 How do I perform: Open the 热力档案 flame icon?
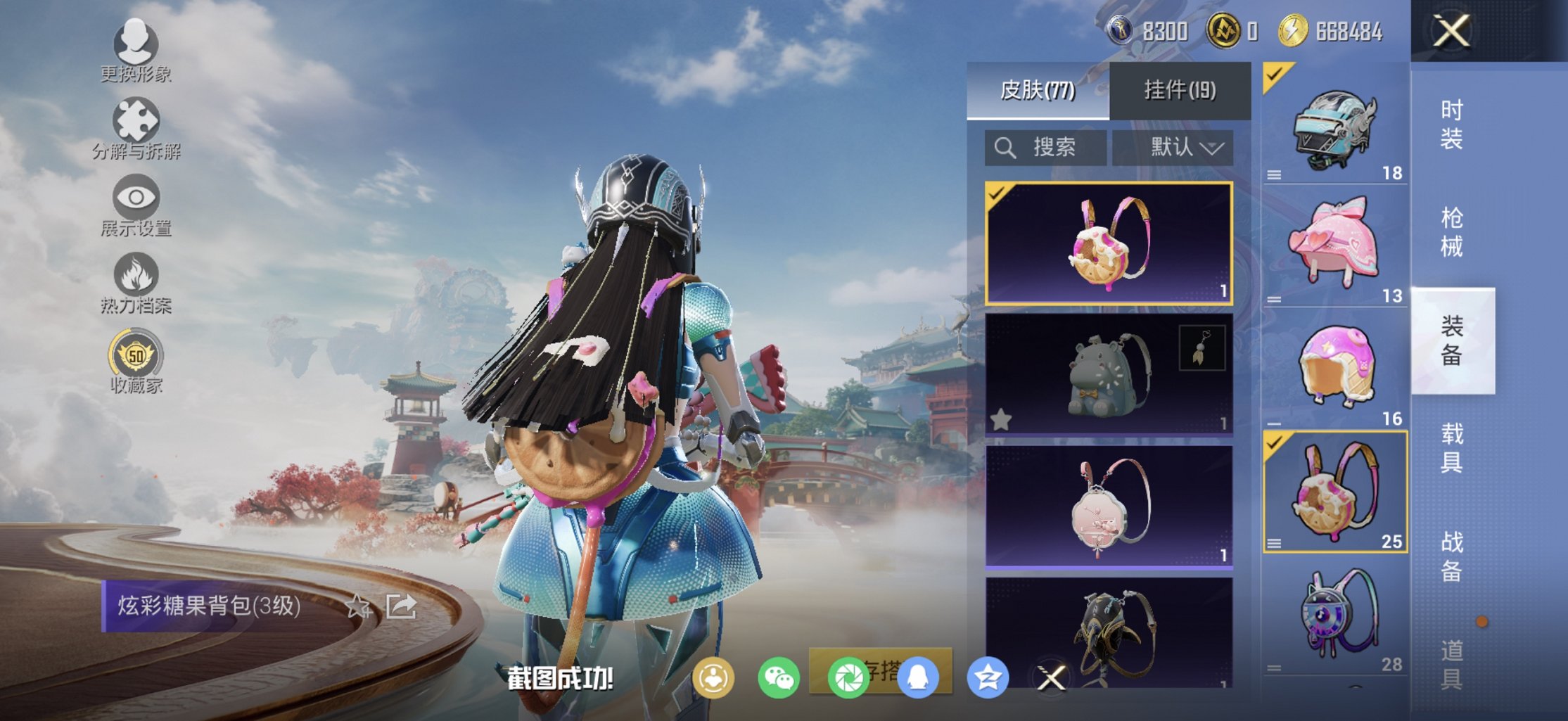136,283
